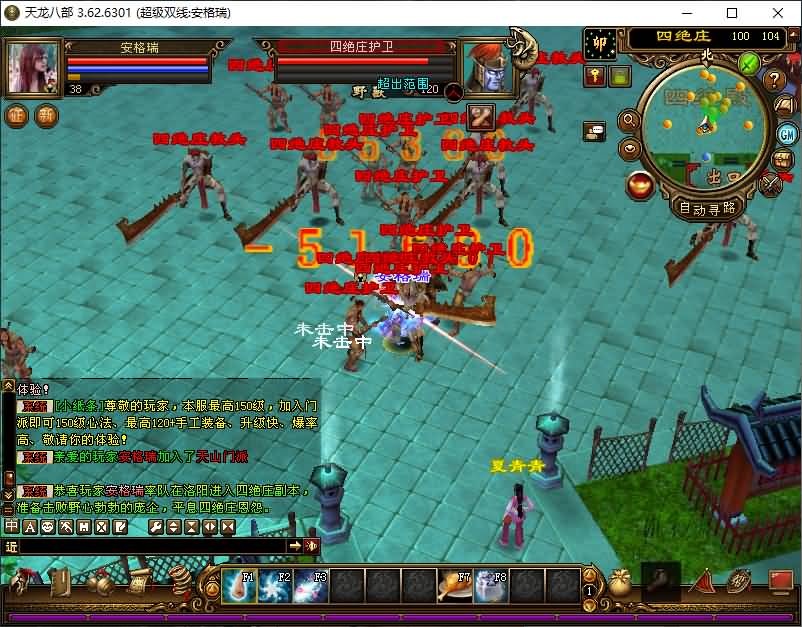
Task: Select the target portrait of 四绝庄护卫
Action: tap(487, 67)
